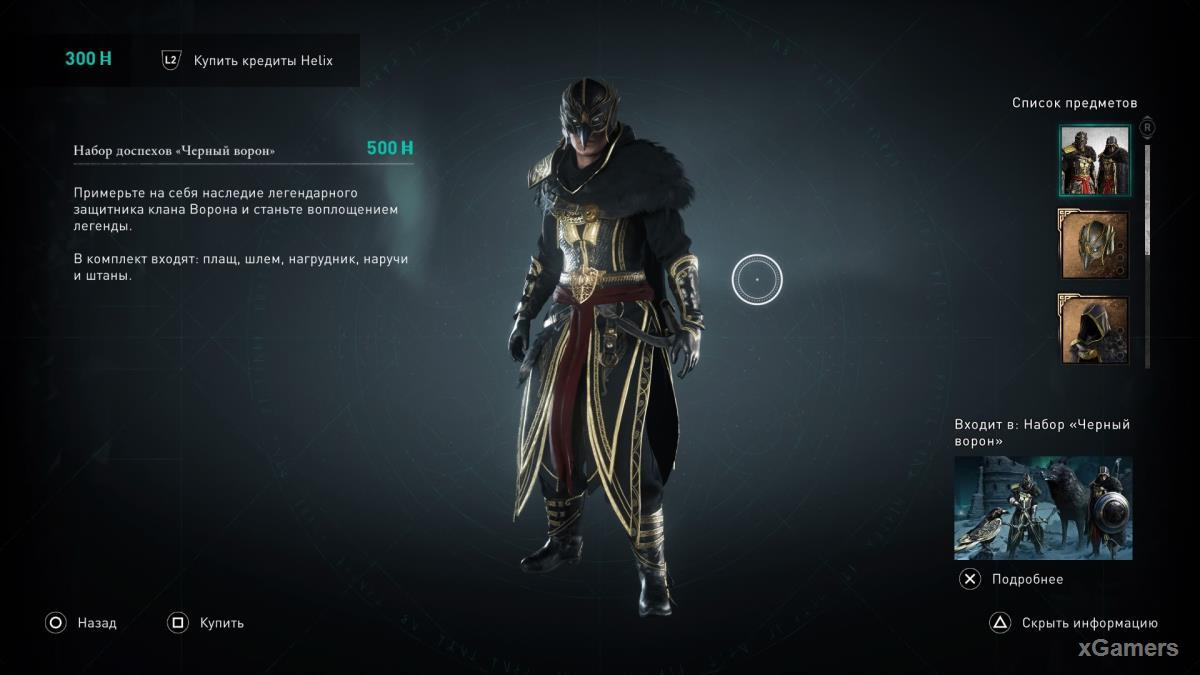Select the hooded cloak item slot

coord(1095,331)
